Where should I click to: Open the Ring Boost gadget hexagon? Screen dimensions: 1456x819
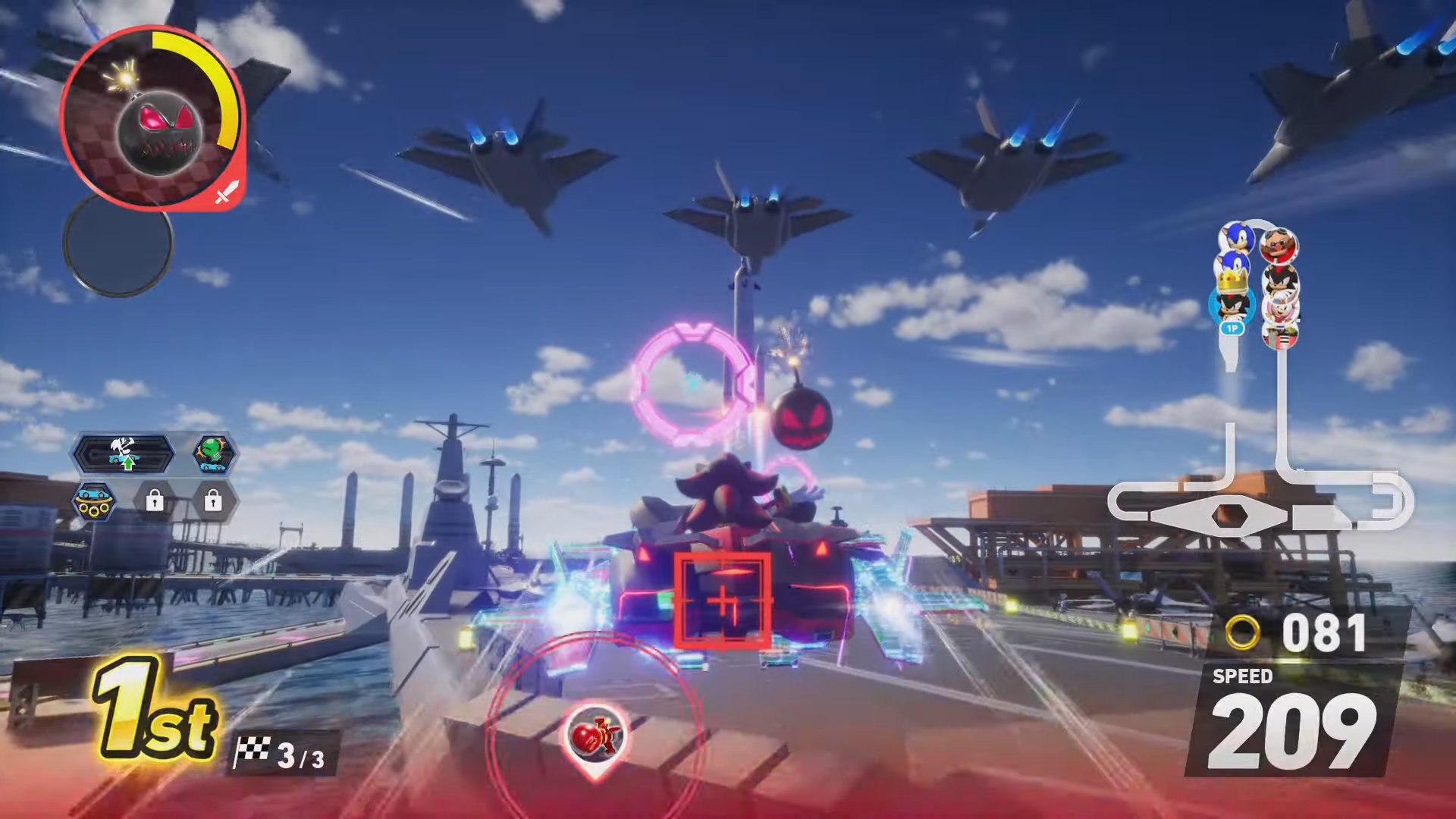(x=94, y=500)
